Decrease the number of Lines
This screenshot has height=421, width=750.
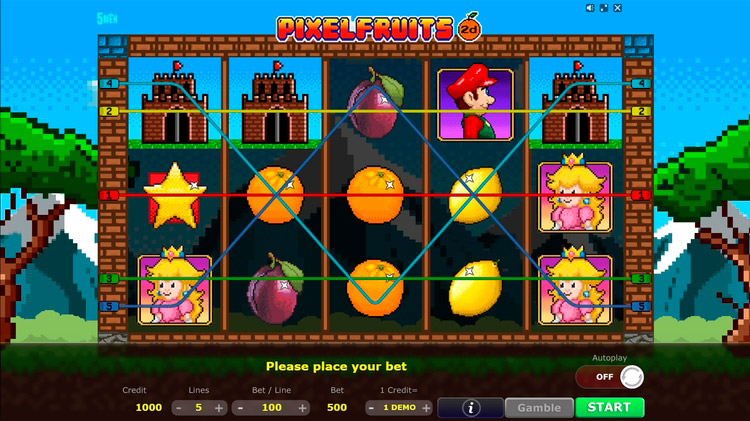[179, 408]
